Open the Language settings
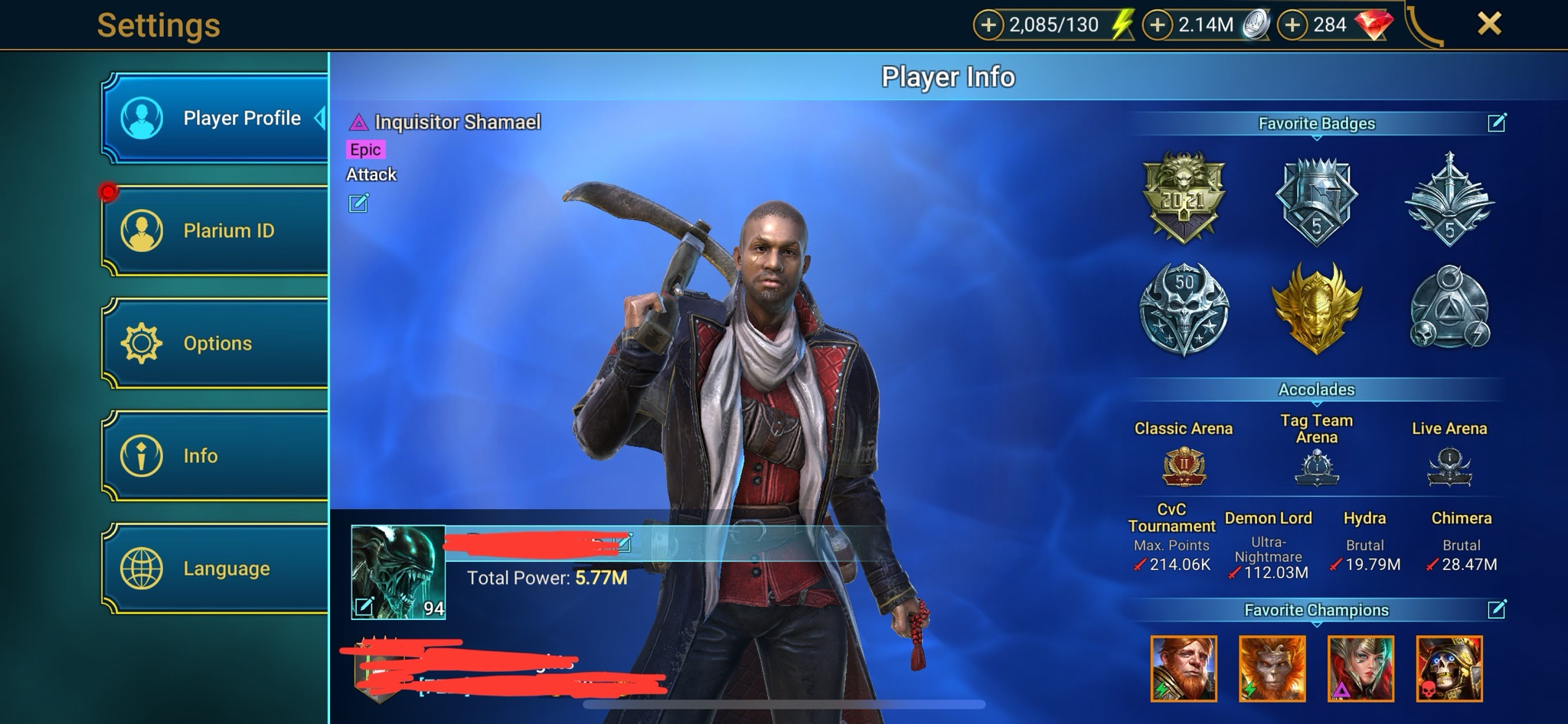The height and width of the screenshot is (724, 1568). [x=216, y=568]
